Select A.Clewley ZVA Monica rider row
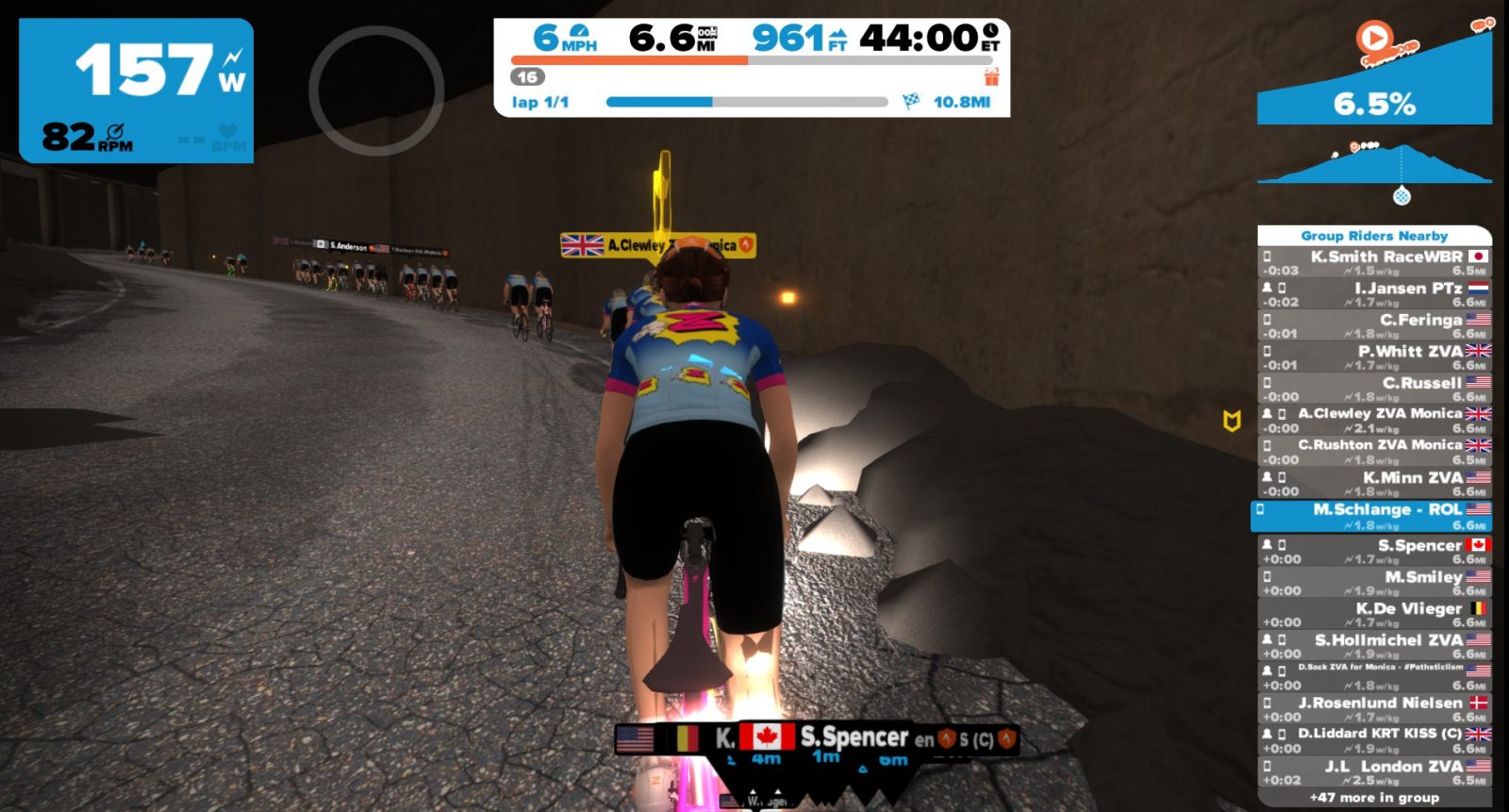Image resolution: width=1509 pixels, height=812 pixels. coord(1374,421)
